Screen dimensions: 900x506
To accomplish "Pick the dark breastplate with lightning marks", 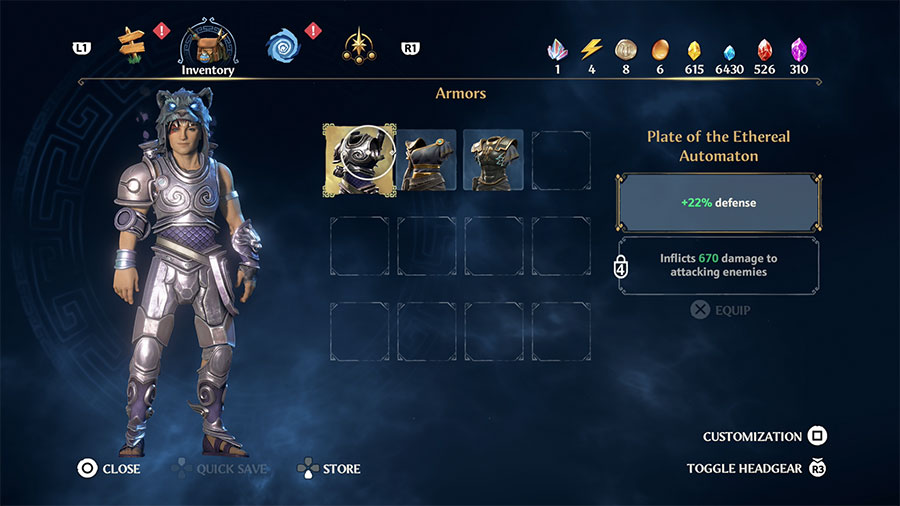I will 494,160.
